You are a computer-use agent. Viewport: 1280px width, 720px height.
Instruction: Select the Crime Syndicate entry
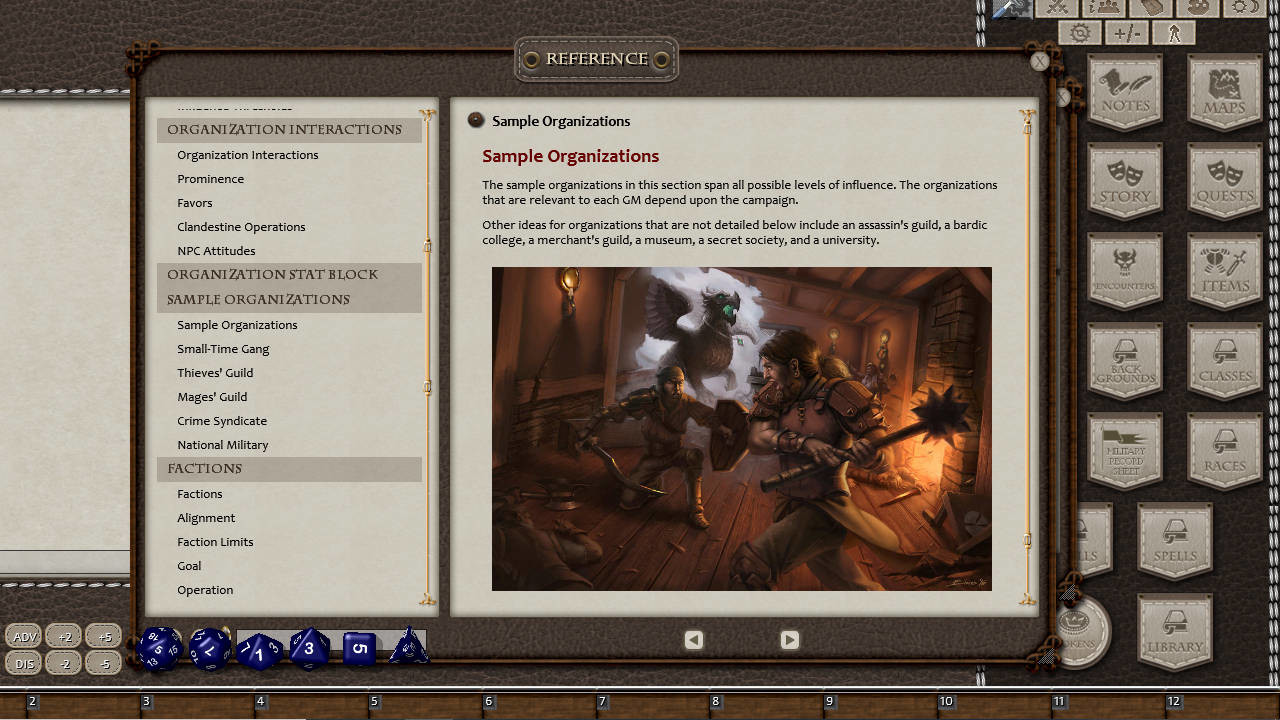(x=221, y=421)
